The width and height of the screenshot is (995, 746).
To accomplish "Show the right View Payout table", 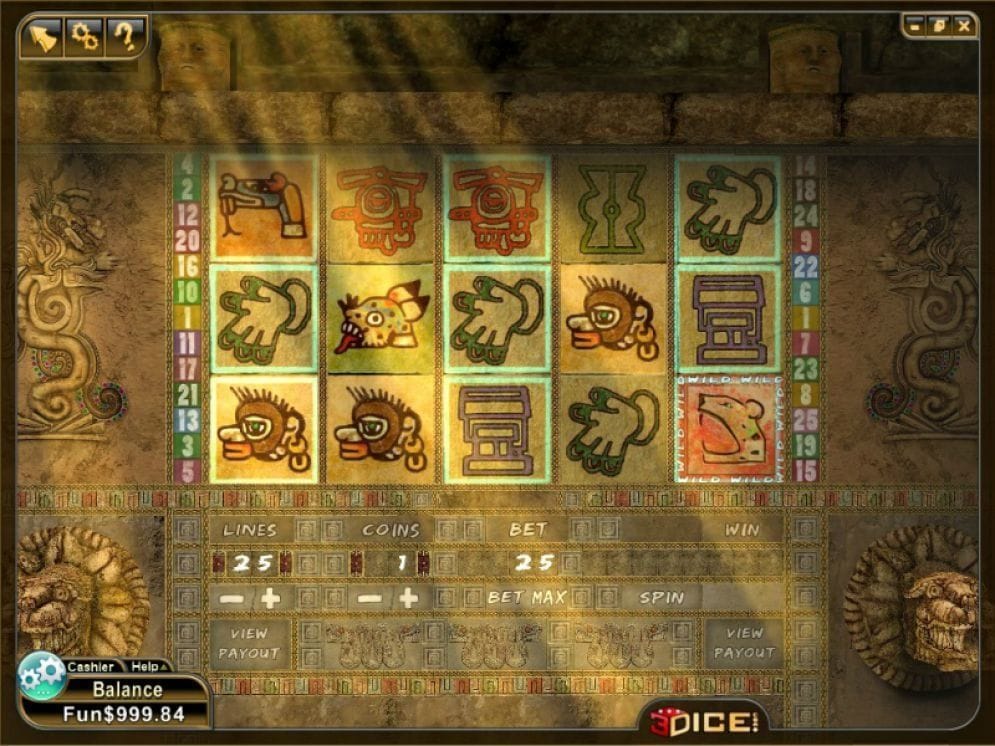I will 744,643.
